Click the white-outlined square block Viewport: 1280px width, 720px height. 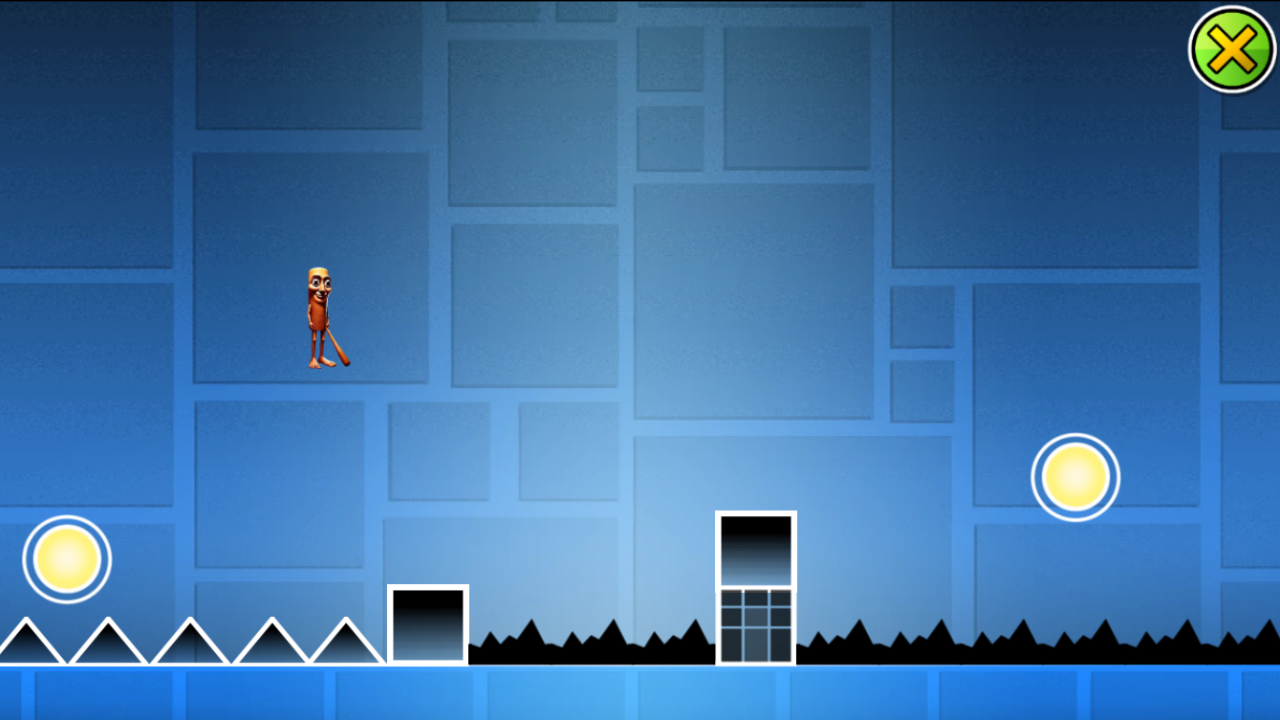coord(429,622)
